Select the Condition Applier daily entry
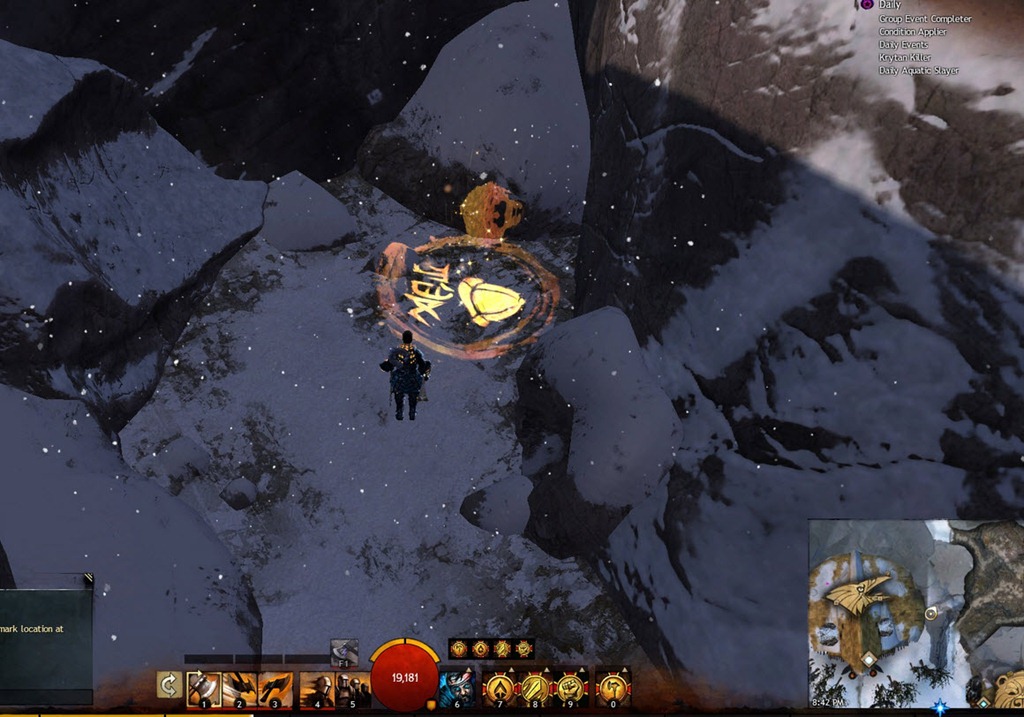1024x717 pixels. (x=913, y=32)
